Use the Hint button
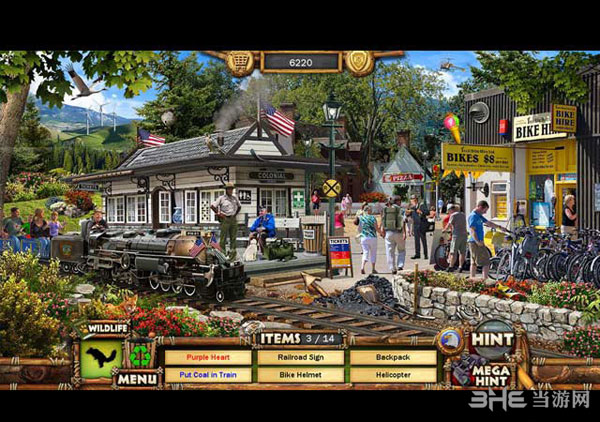Image resolution: width=600 pixels, height=422 pixels. pos(492,340)
